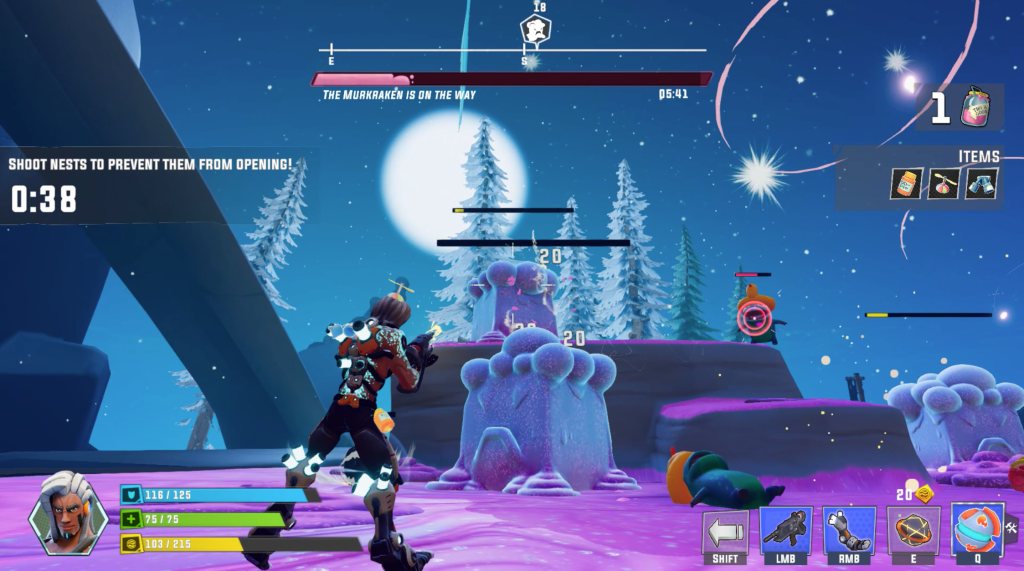Use the glowing cracked orb ability
Viewport: 1024px width, 571px height.
click(912, 530)
